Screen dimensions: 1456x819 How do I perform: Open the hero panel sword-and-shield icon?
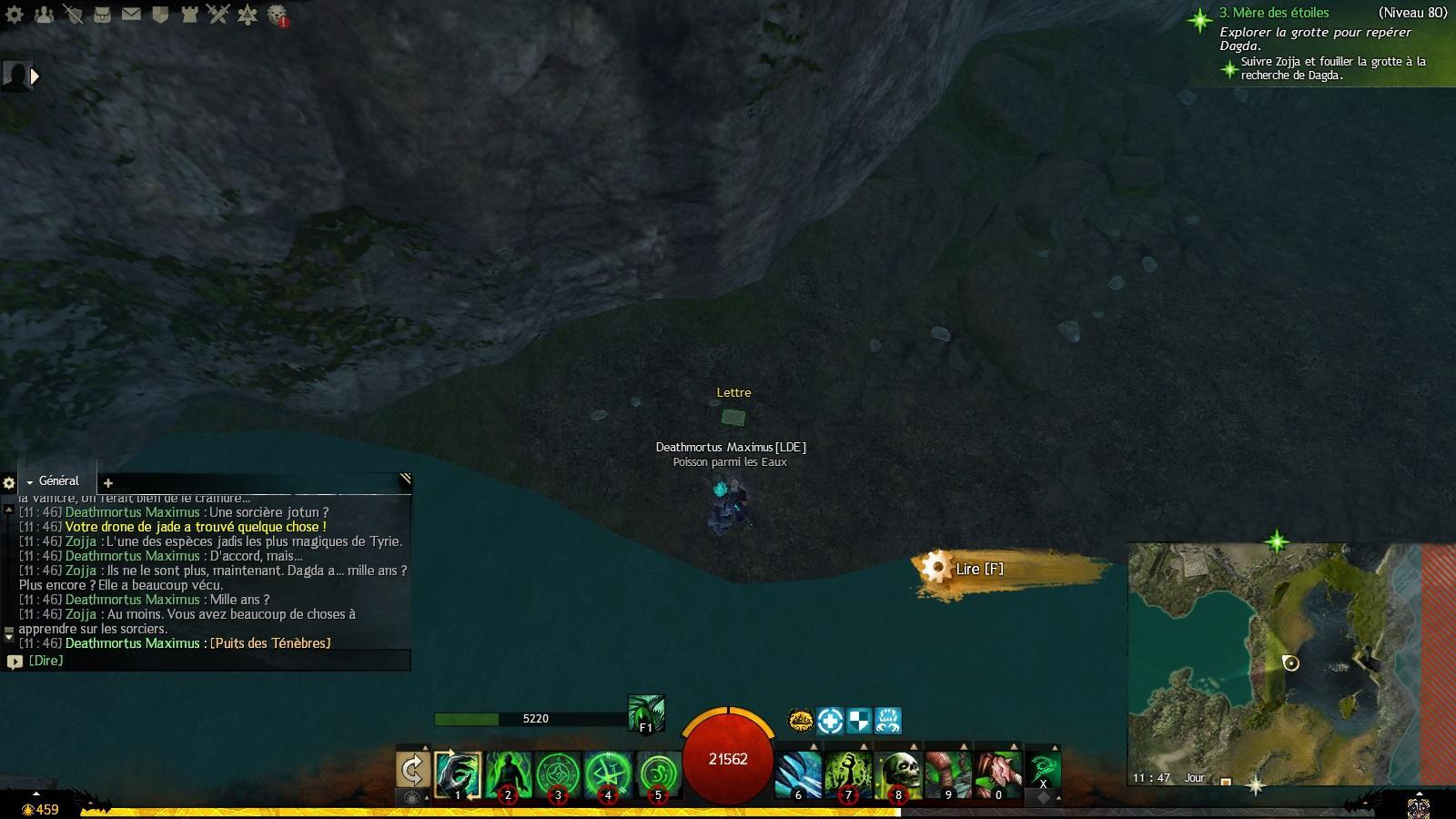pyautogui.click(x=73, y=15)
